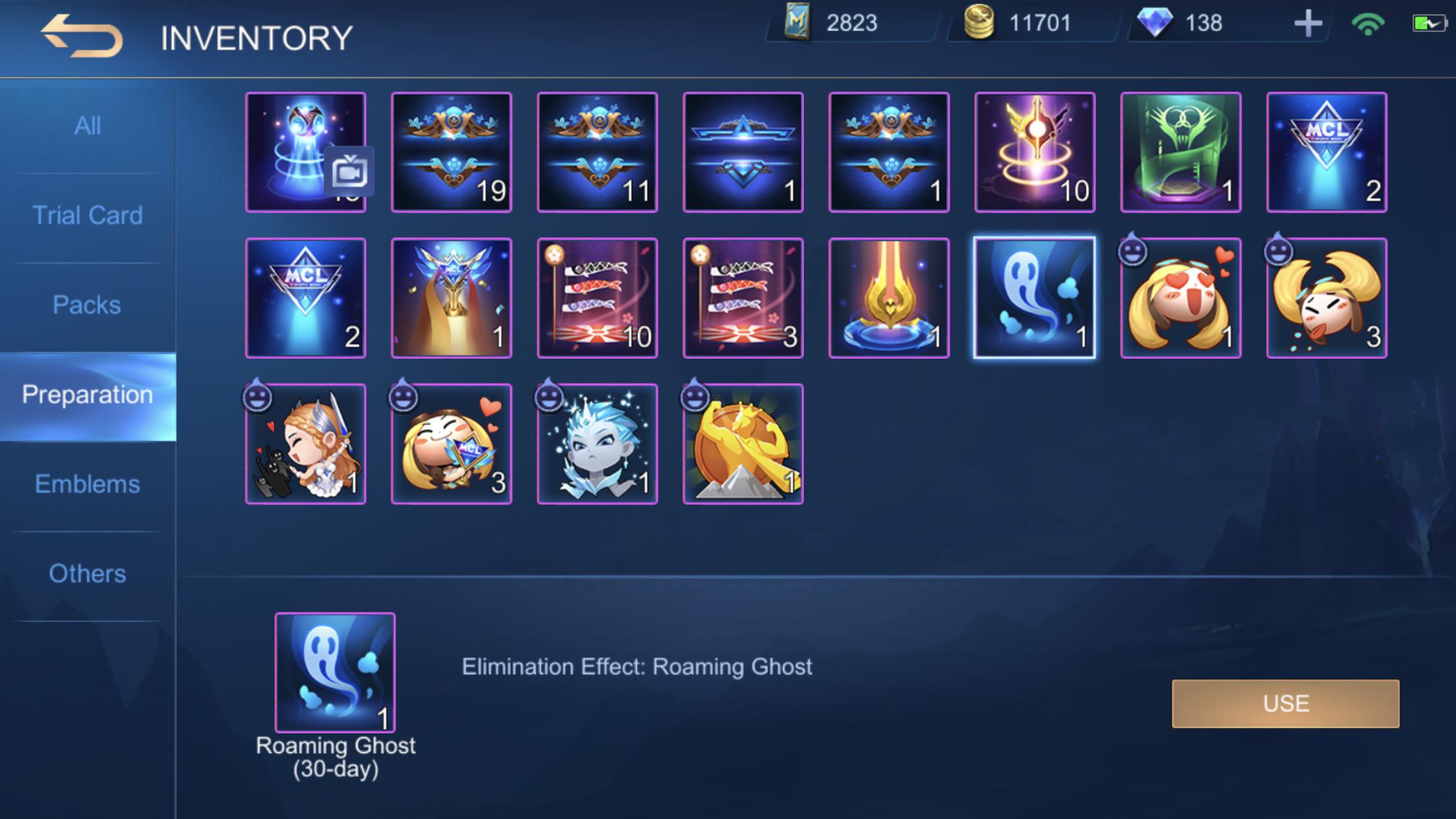
Task: Select the frost hero emote item
Action: [x=597, y=444]
